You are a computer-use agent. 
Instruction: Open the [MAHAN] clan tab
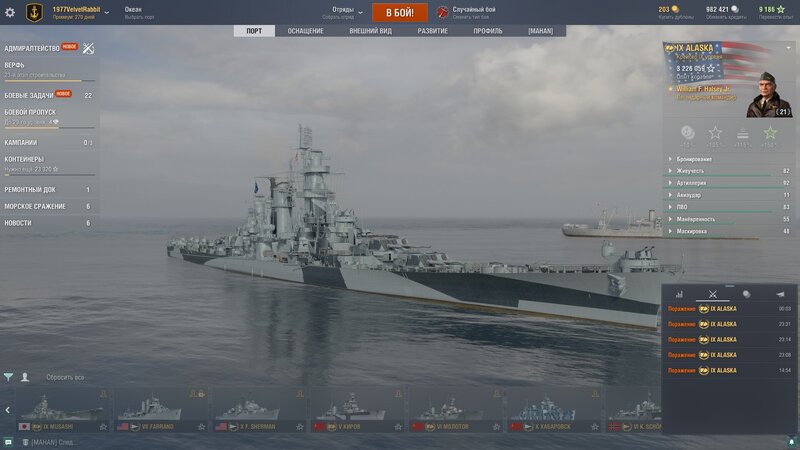point(541,31)
